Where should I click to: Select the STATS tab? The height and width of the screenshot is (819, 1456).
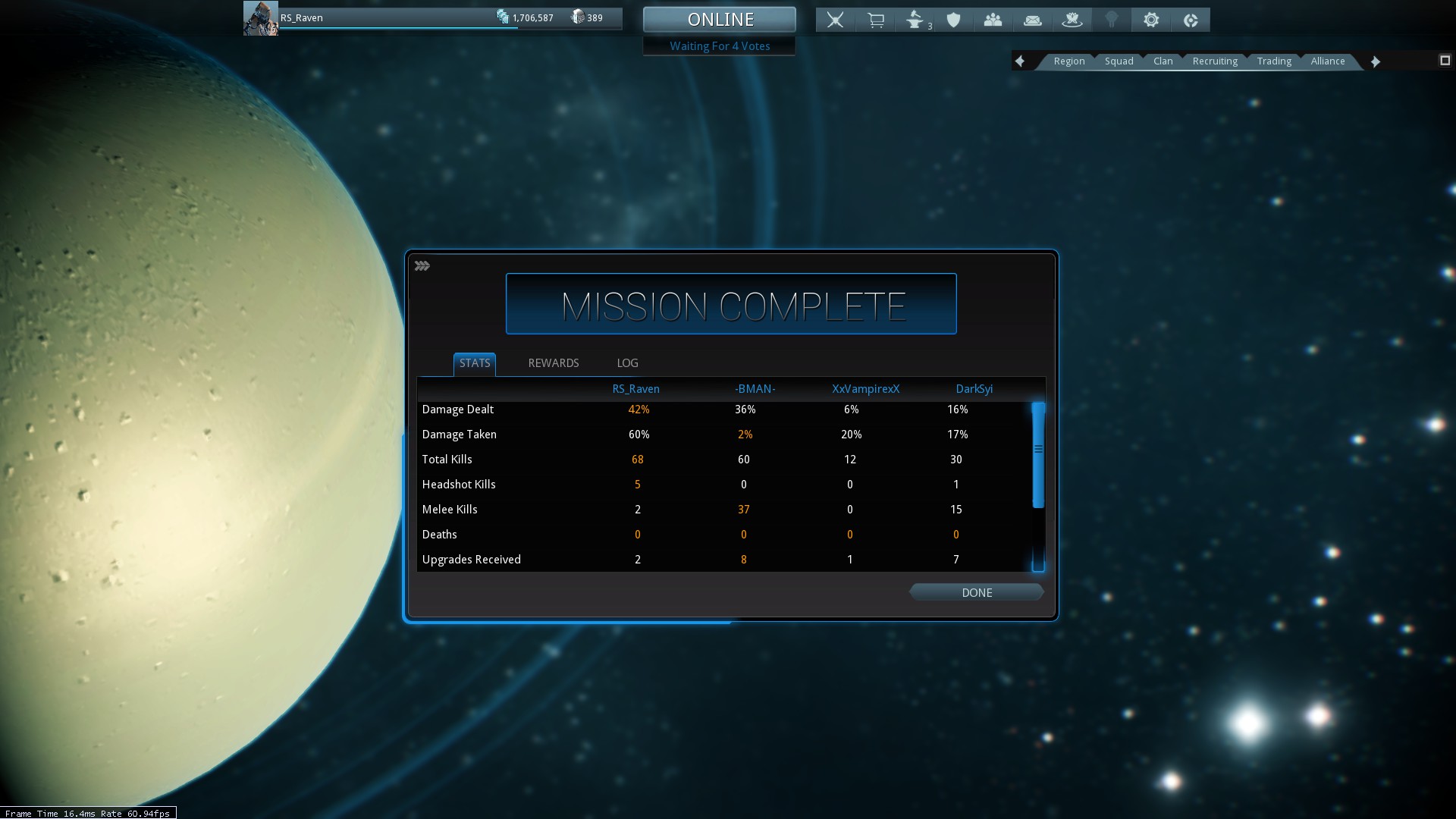click(475, 363)
